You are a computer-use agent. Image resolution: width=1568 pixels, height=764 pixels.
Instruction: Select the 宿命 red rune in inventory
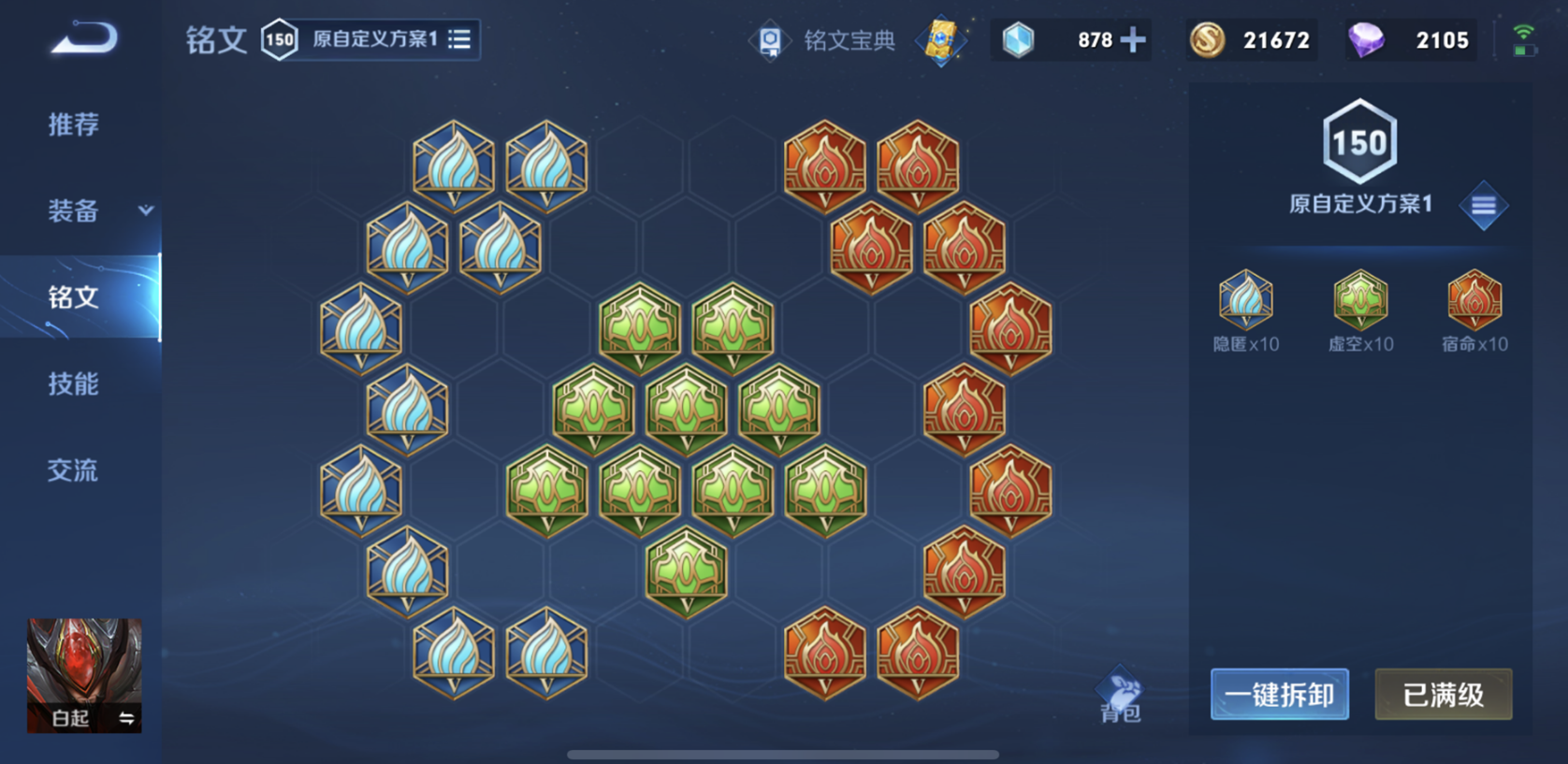click(x=1473, y=301)
